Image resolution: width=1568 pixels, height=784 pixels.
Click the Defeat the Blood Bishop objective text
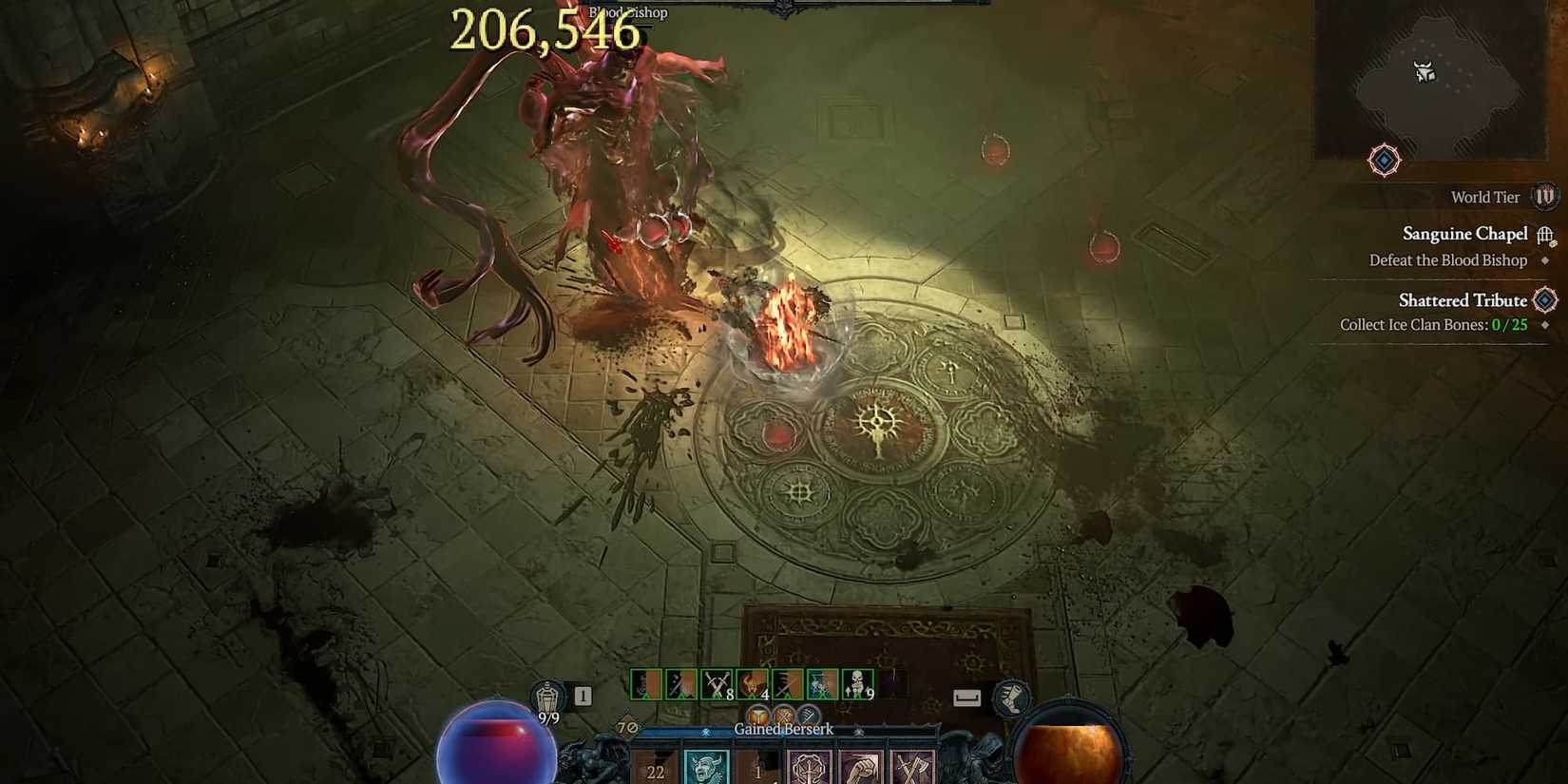1446,259
